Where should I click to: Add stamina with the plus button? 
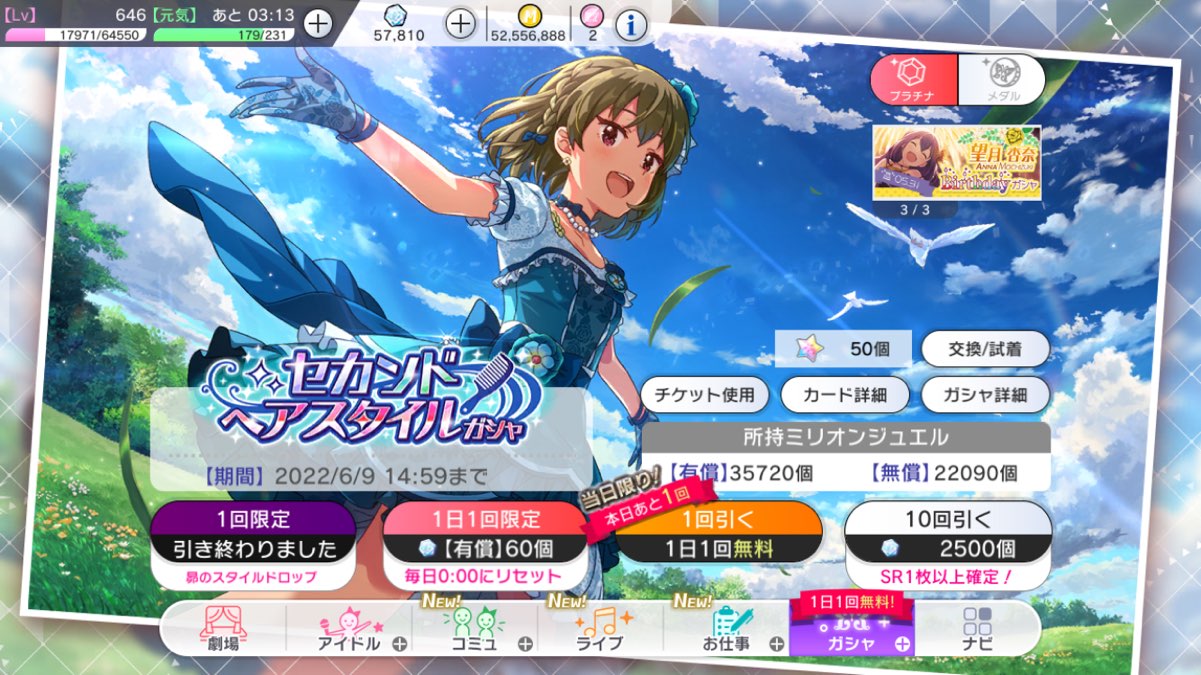318,24
